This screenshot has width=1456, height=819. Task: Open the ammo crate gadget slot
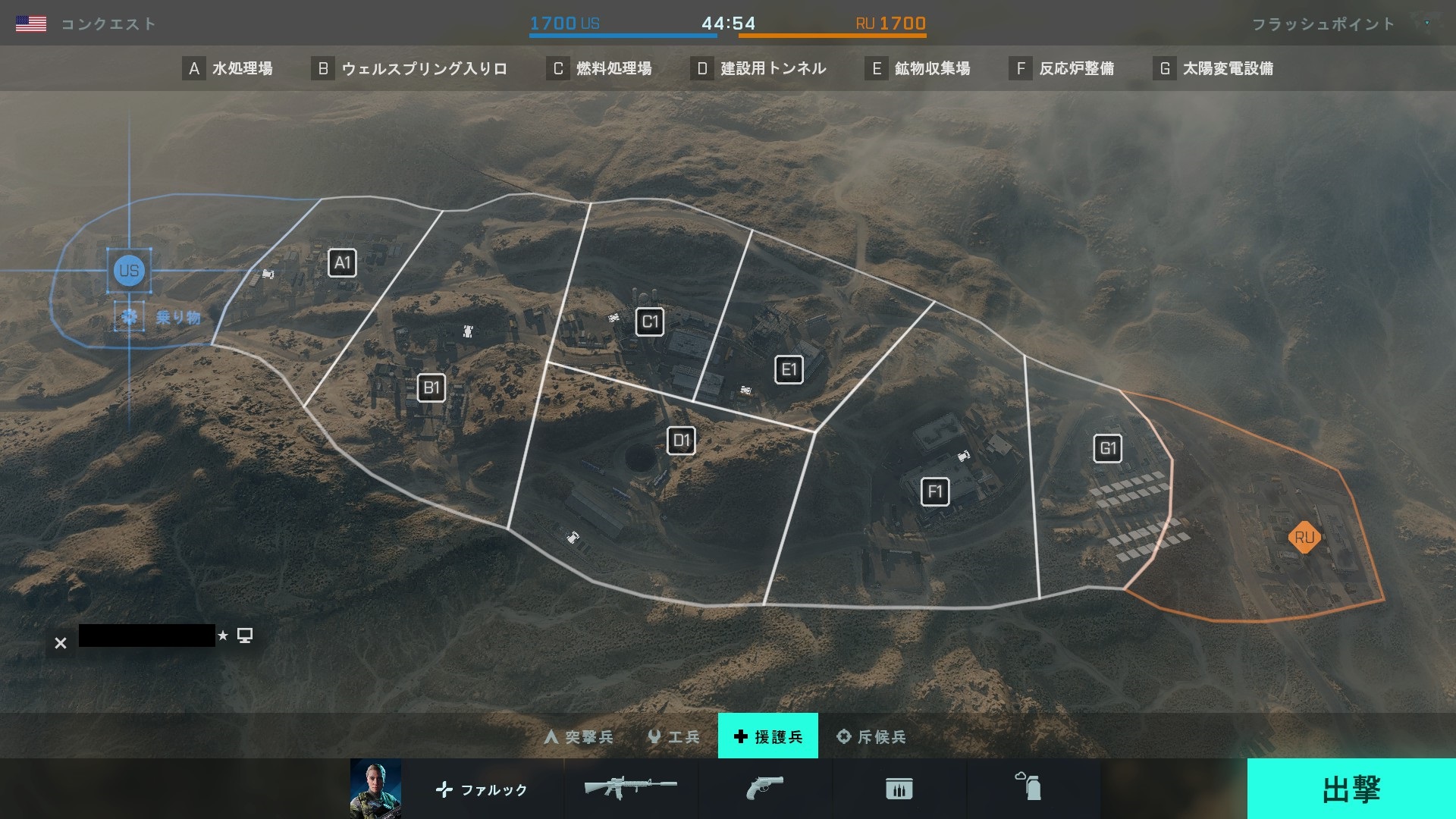point(899,789)
